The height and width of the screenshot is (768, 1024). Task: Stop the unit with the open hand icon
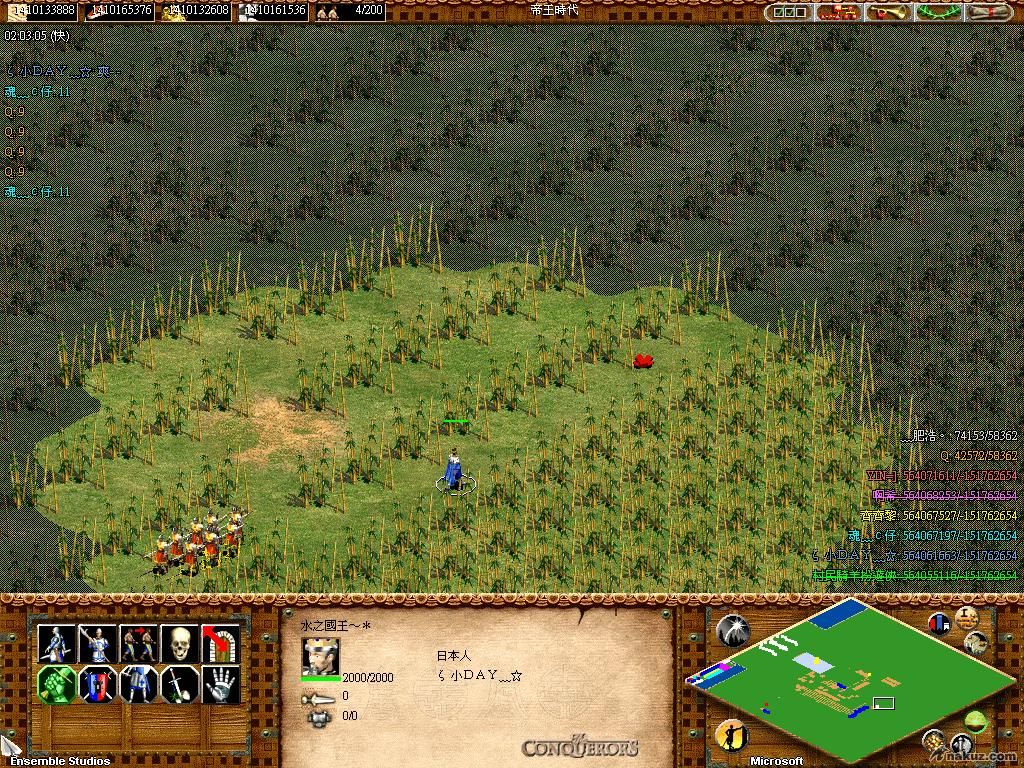[221, 686]
